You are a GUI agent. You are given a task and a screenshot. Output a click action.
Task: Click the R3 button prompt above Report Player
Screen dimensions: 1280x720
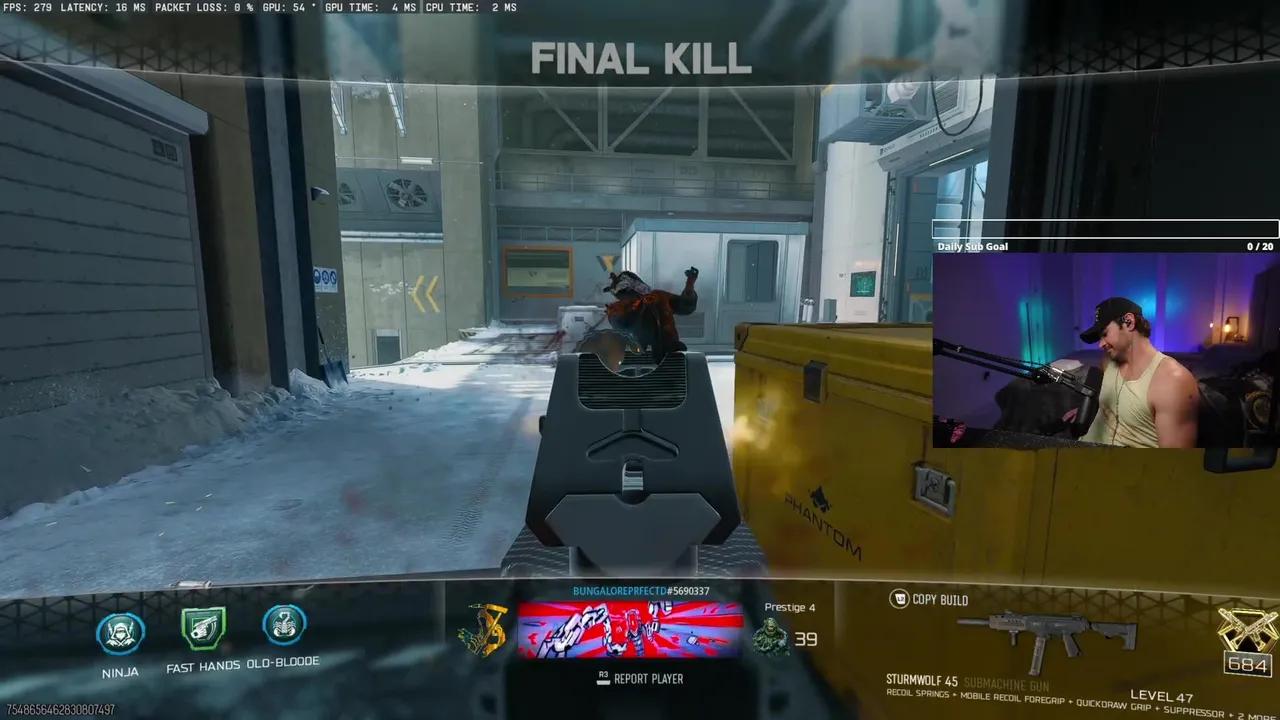click(602, 678)
